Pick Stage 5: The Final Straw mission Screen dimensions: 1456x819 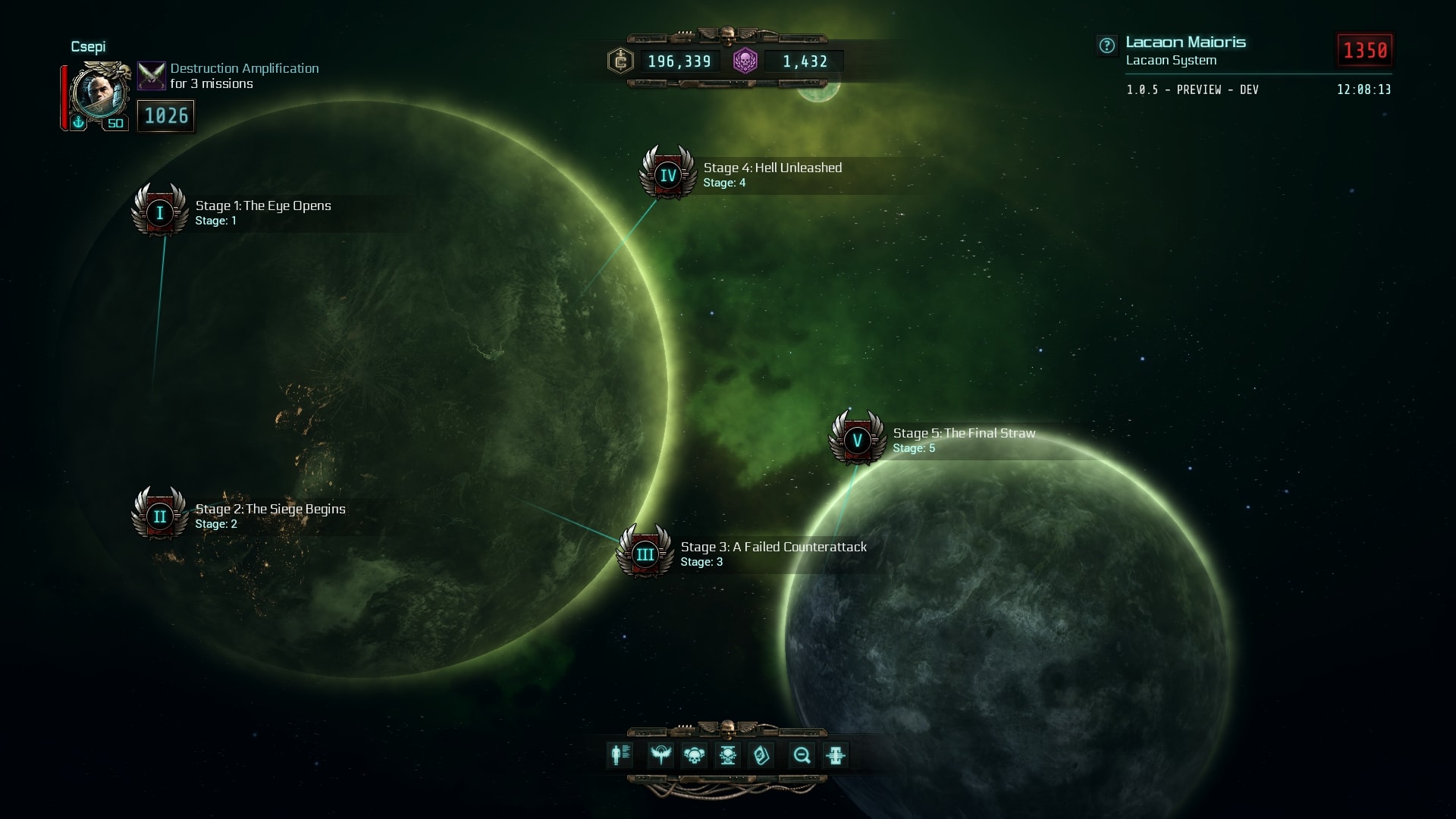(x=857, y=440)
